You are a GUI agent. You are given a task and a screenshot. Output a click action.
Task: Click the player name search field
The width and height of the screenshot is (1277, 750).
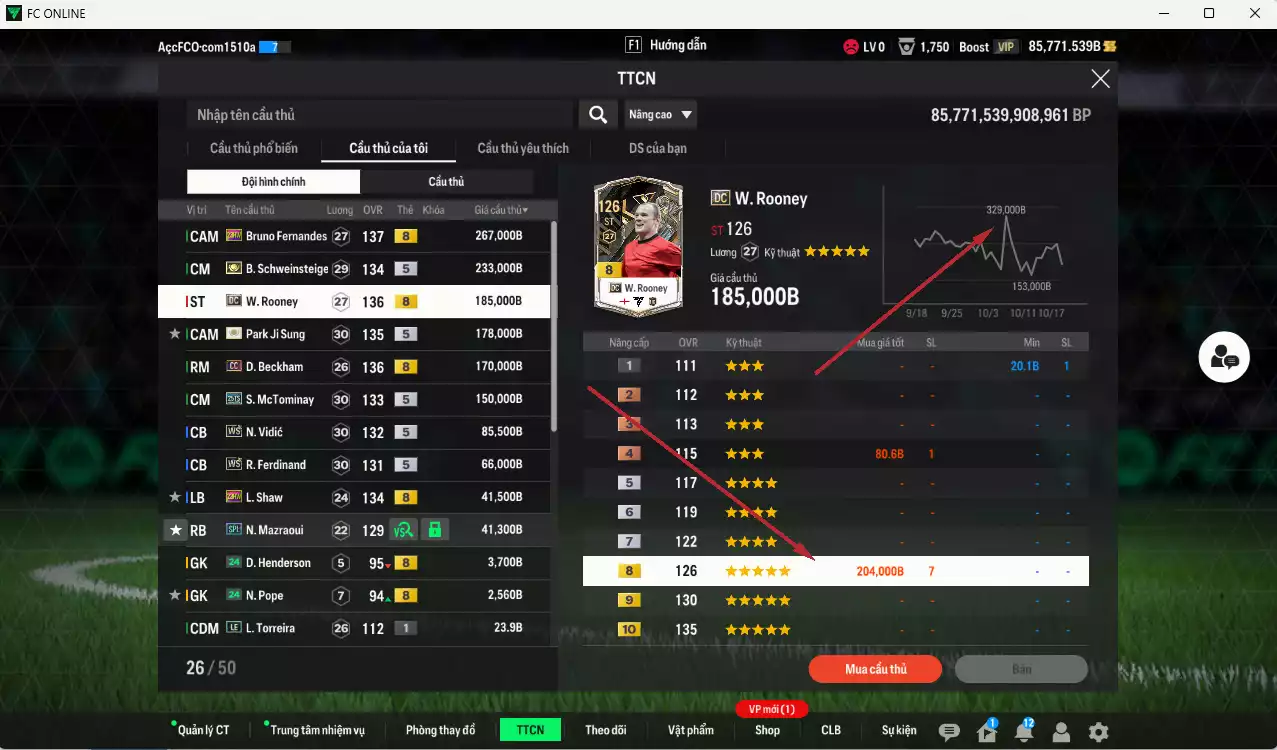(380, 115)
